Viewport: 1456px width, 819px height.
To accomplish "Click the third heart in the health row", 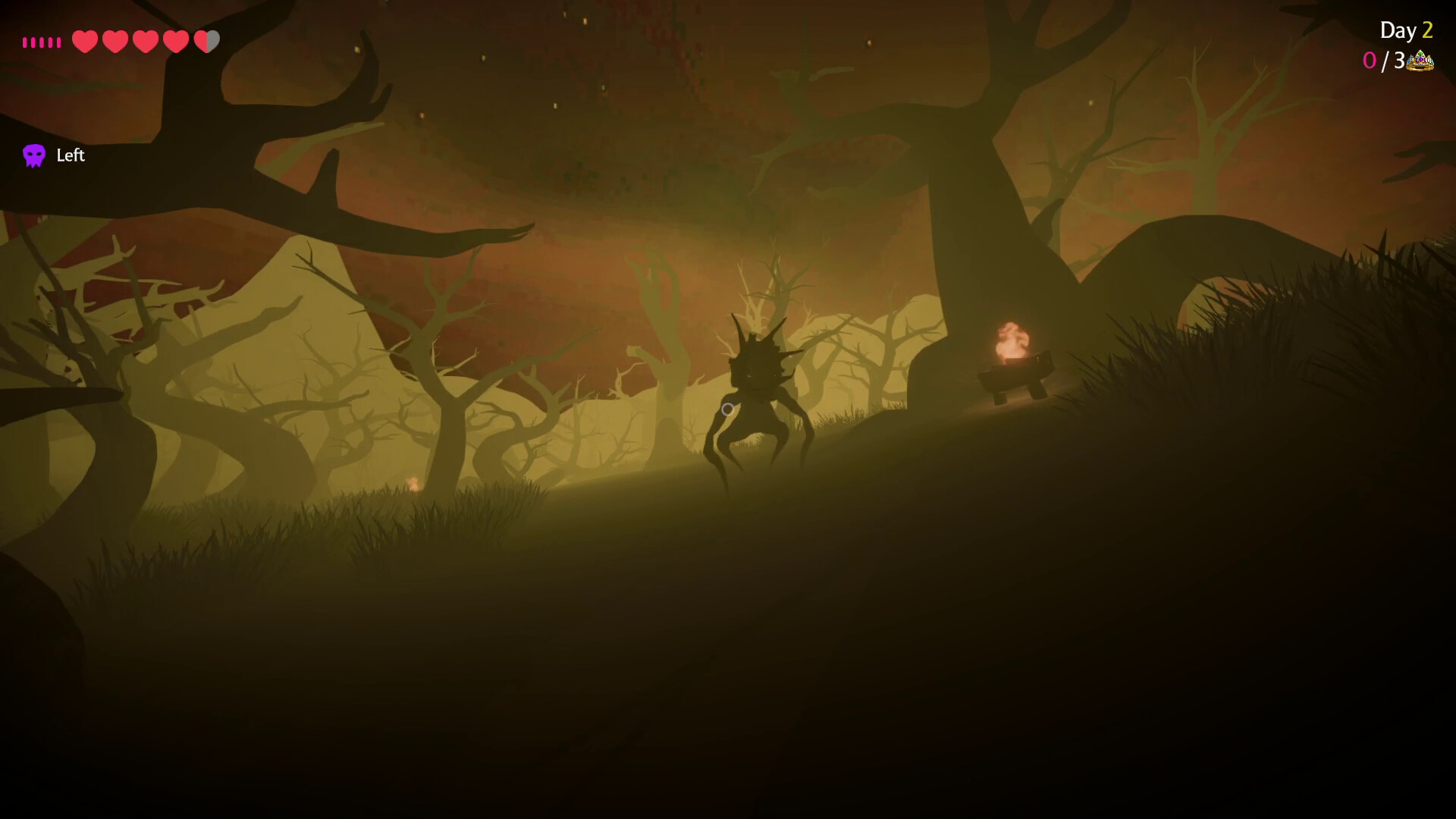I will (145, 42).
